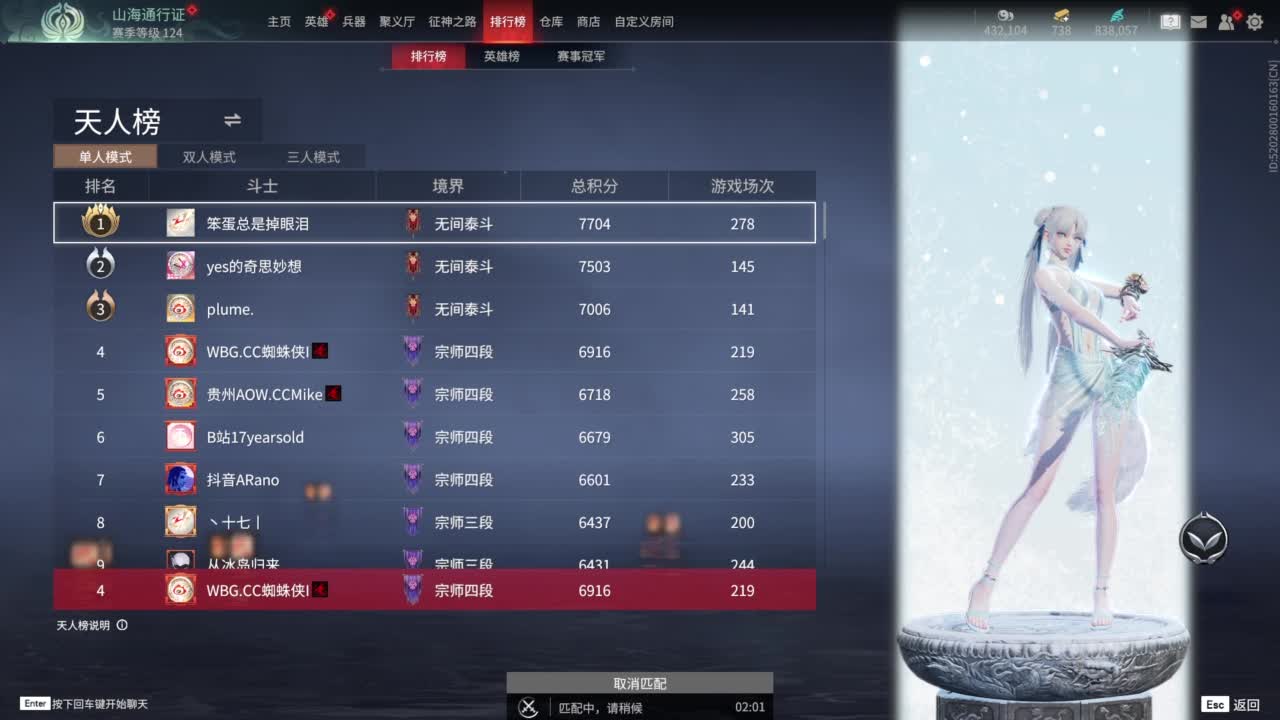Click the swap arrows beside 天人榜 title
1280x720 pixels.
(232, 120)
